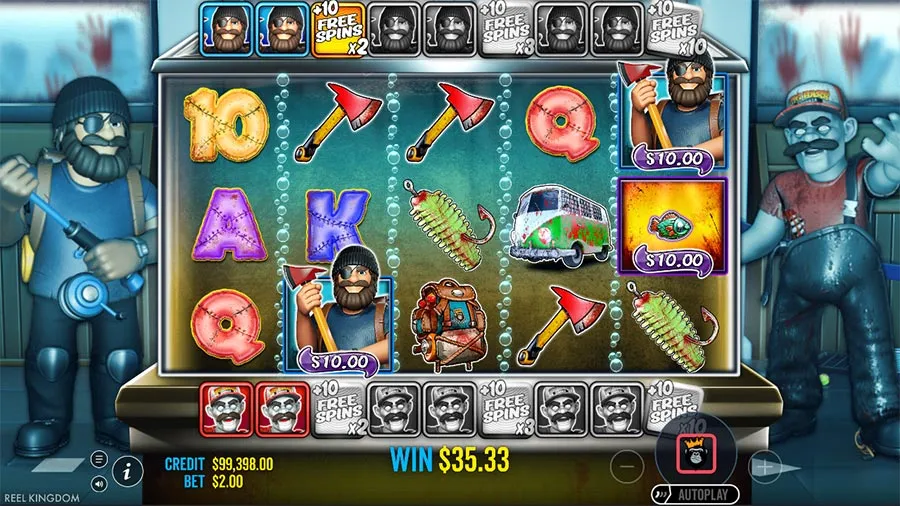This screenshot has height=506, width=900.
Task: Open the game info panel
Action: (127, 468)
